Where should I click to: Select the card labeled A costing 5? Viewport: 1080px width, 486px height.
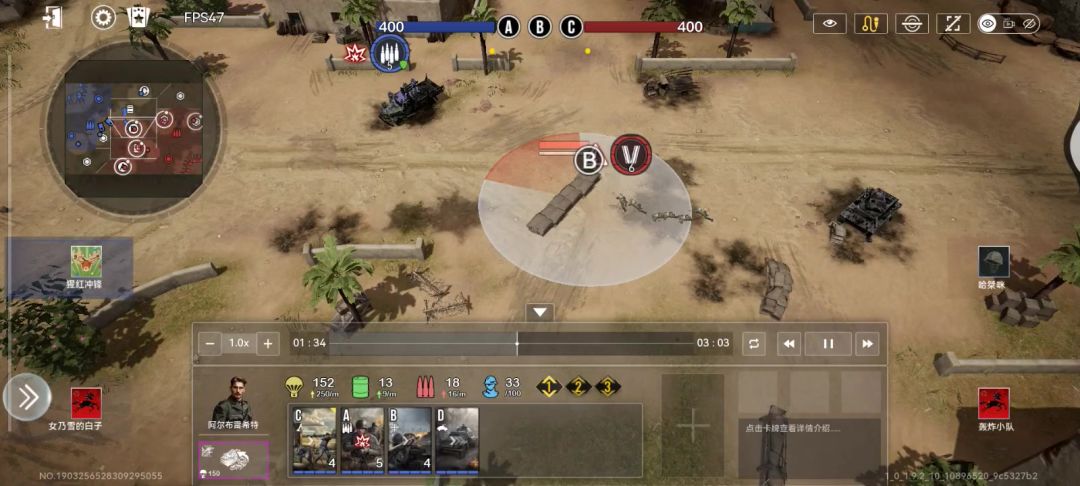pos(362,440)
